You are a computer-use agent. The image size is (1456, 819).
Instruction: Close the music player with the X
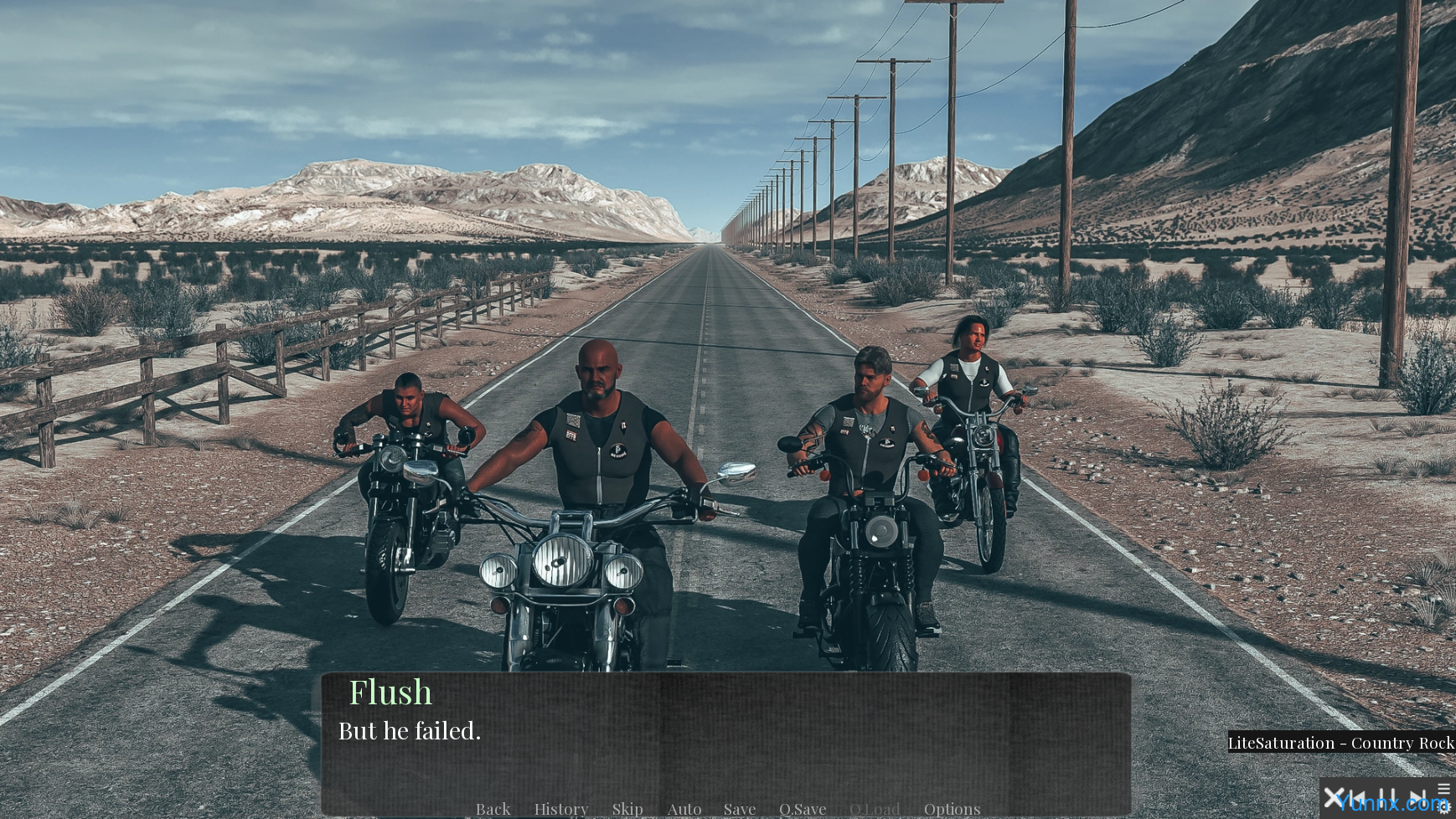point(1334,797)
